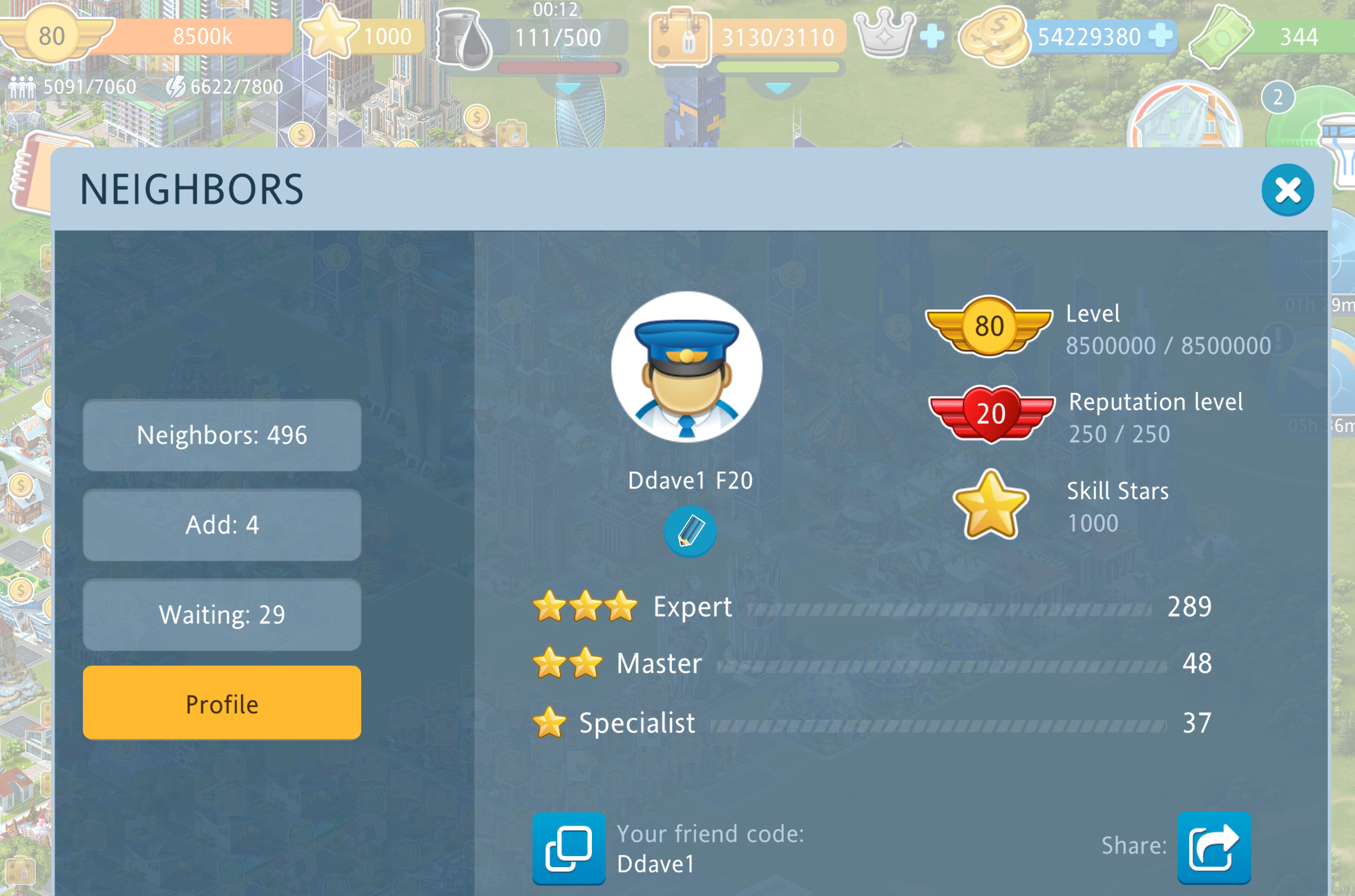Click the captain avatar picture
Screen dimensions: 1355x896
click(x=686, y=367)
